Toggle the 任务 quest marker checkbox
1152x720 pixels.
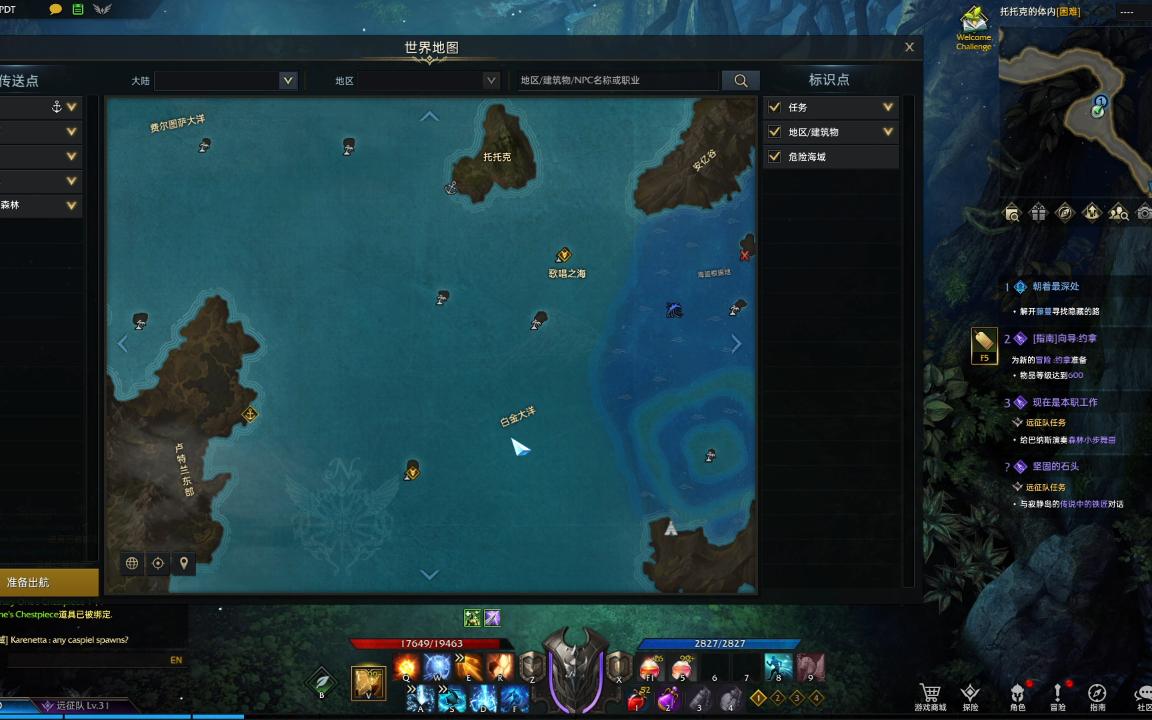coord(774,107)
